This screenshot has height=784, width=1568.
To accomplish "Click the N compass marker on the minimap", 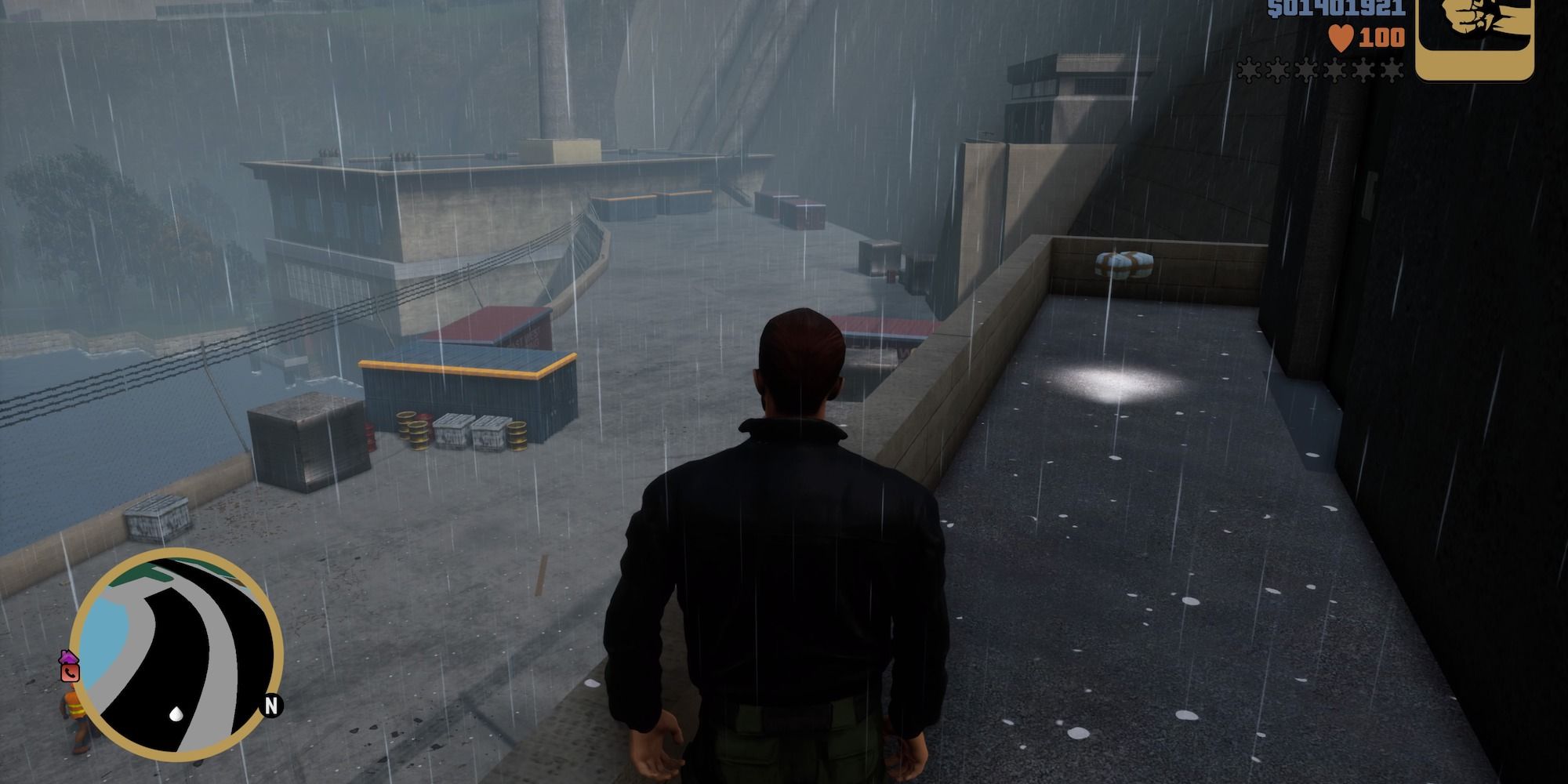I will [x=271, y=706].
